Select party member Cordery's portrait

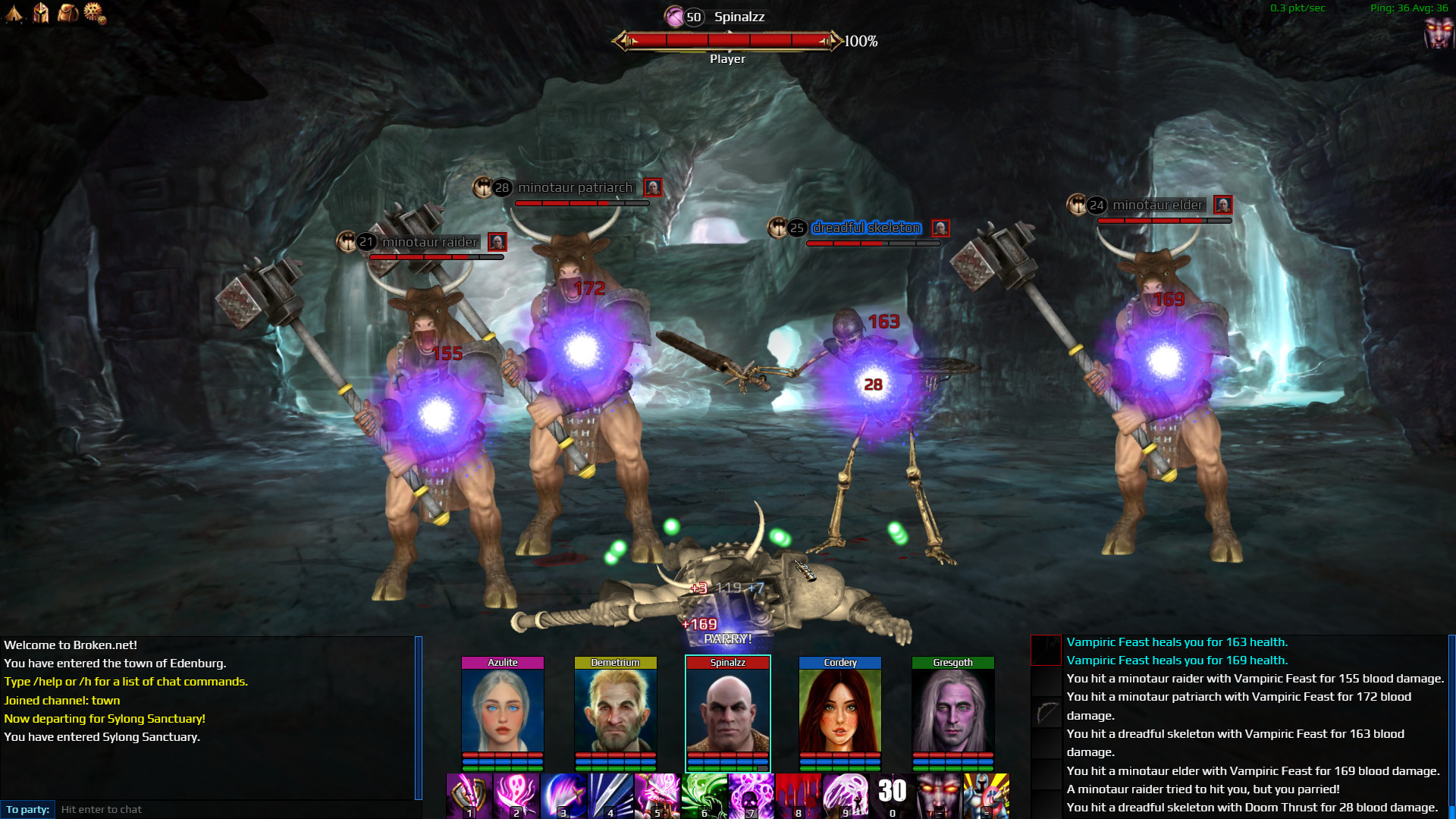tap(840, 711)
